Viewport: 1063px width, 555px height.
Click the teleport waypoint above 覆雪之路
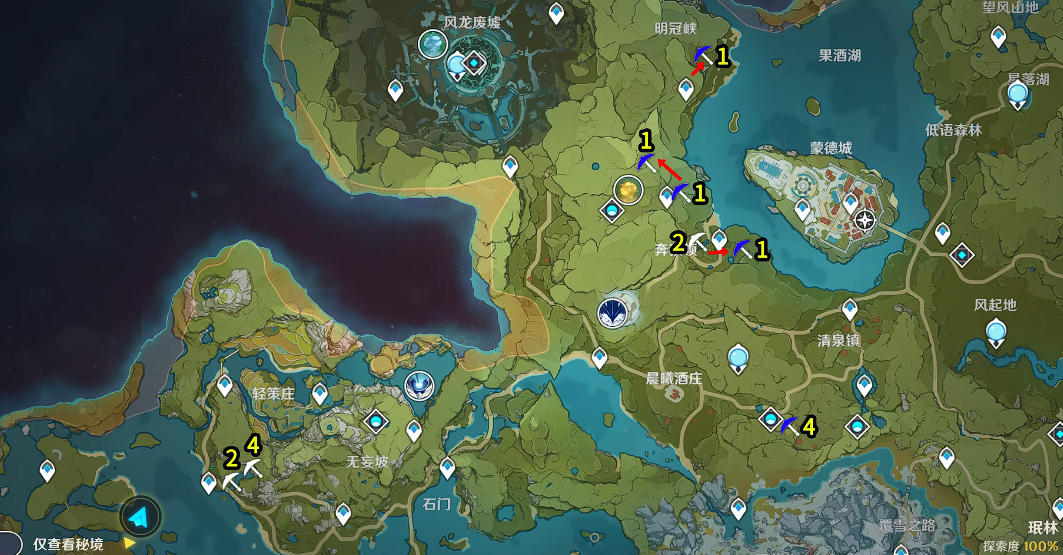[739, 508]
